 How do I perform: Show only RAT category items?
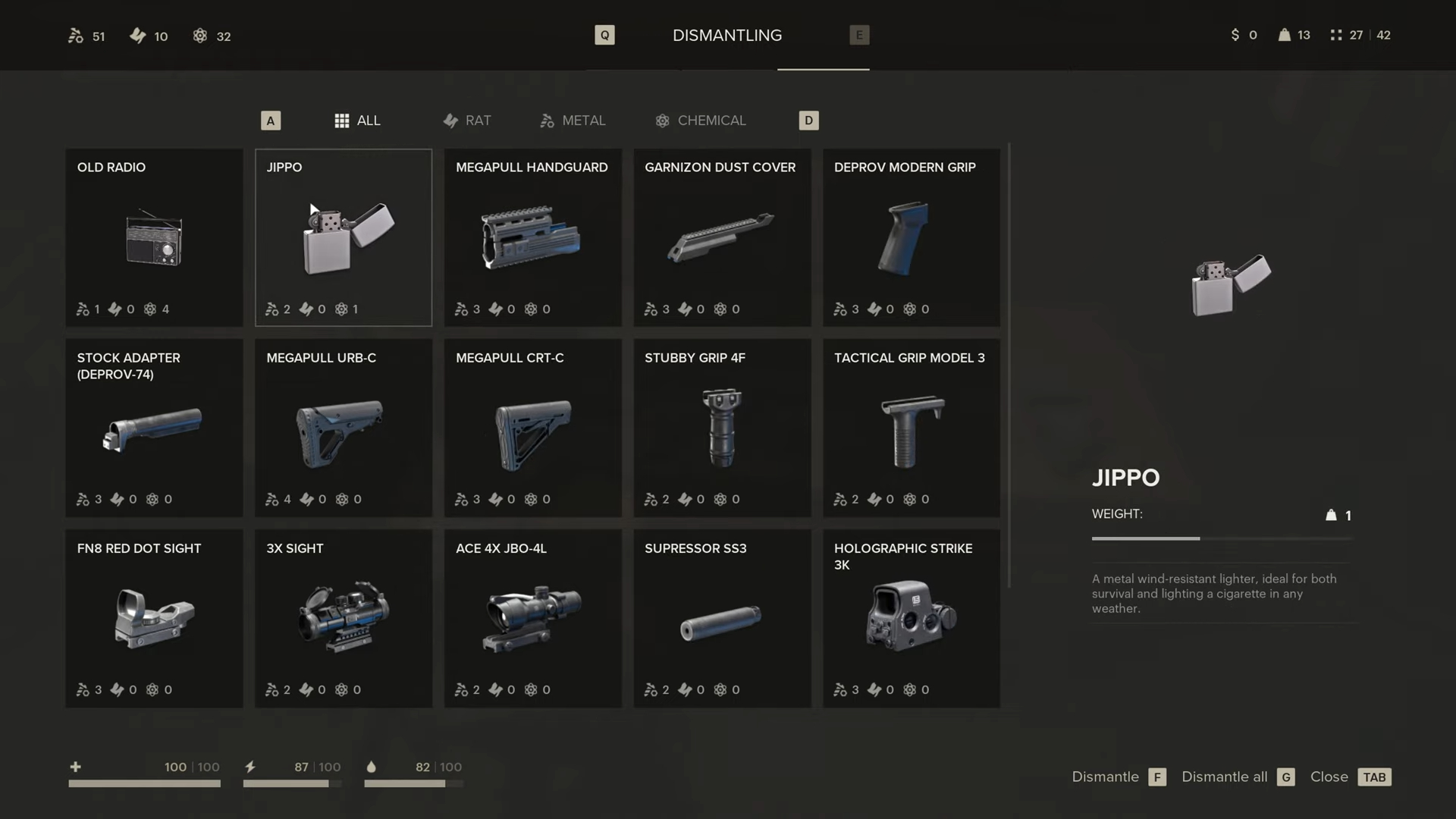[x=467, y=121]
